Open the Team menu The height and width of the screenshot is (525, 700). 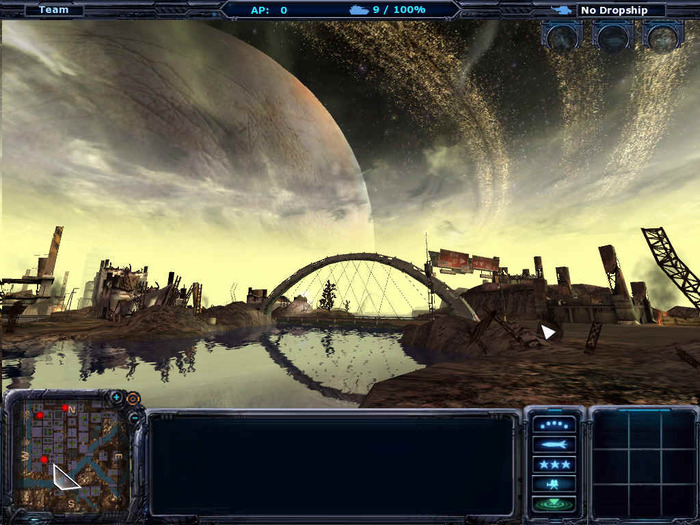tap(54, 10)
